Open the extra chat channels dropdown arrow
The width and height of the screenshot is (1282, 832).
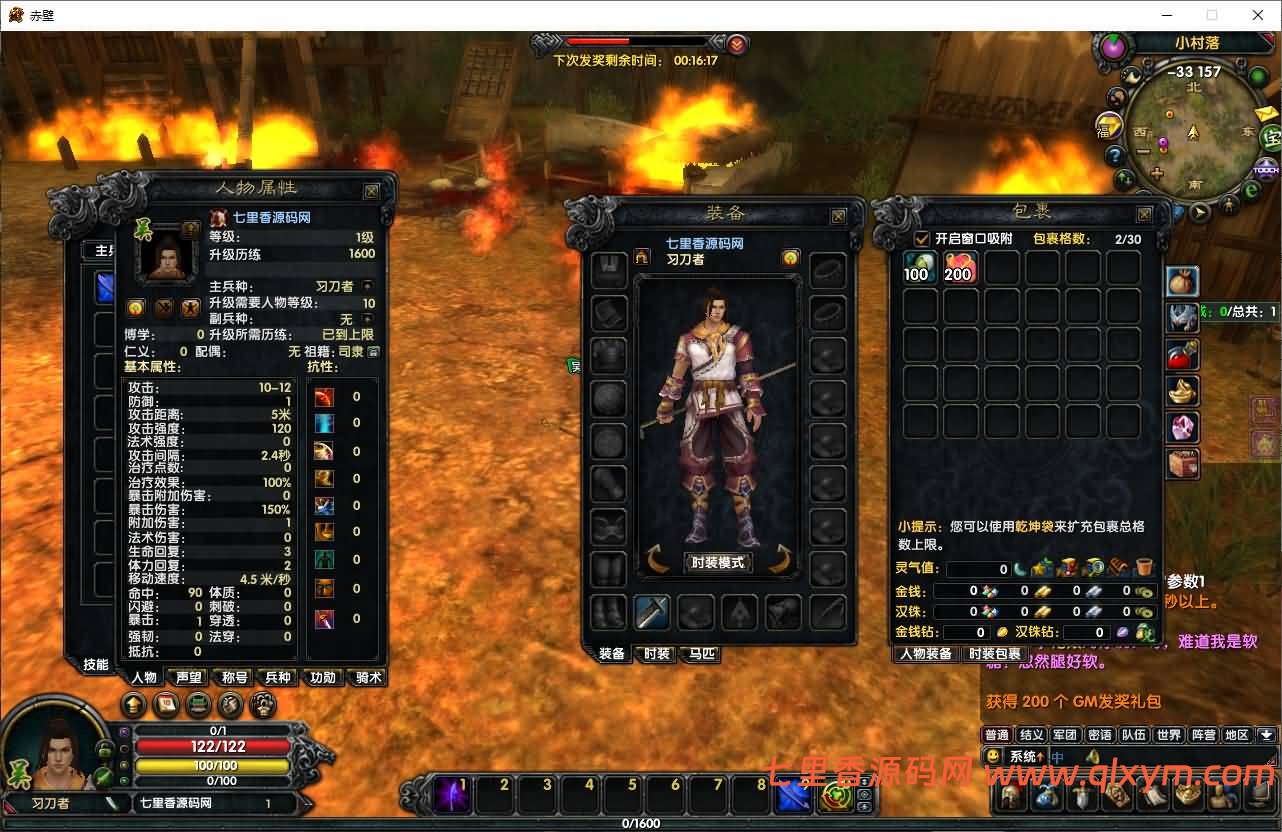[1267, 735]
